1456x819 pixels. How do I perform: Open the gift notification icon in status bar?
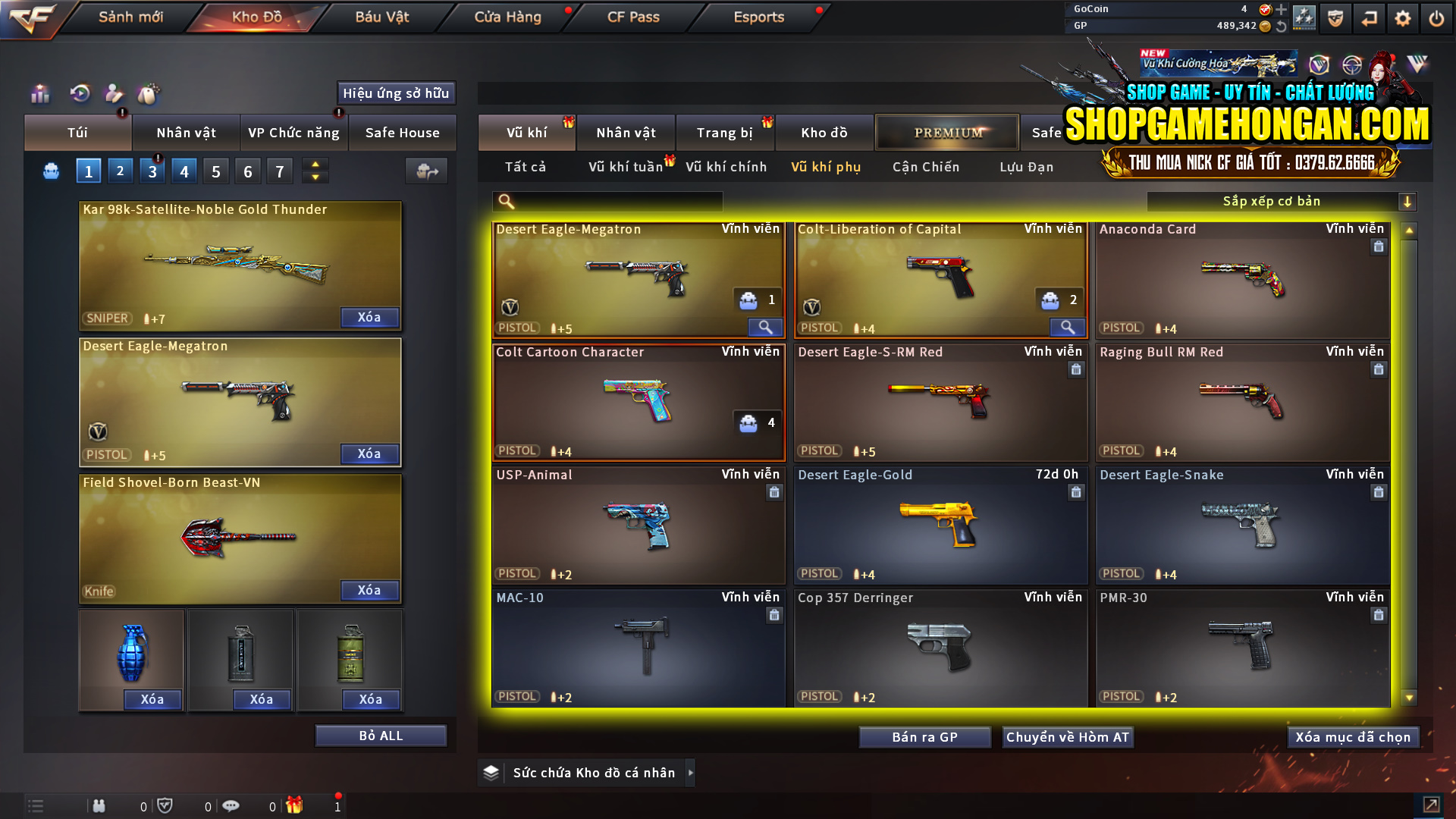coord(296,805)
